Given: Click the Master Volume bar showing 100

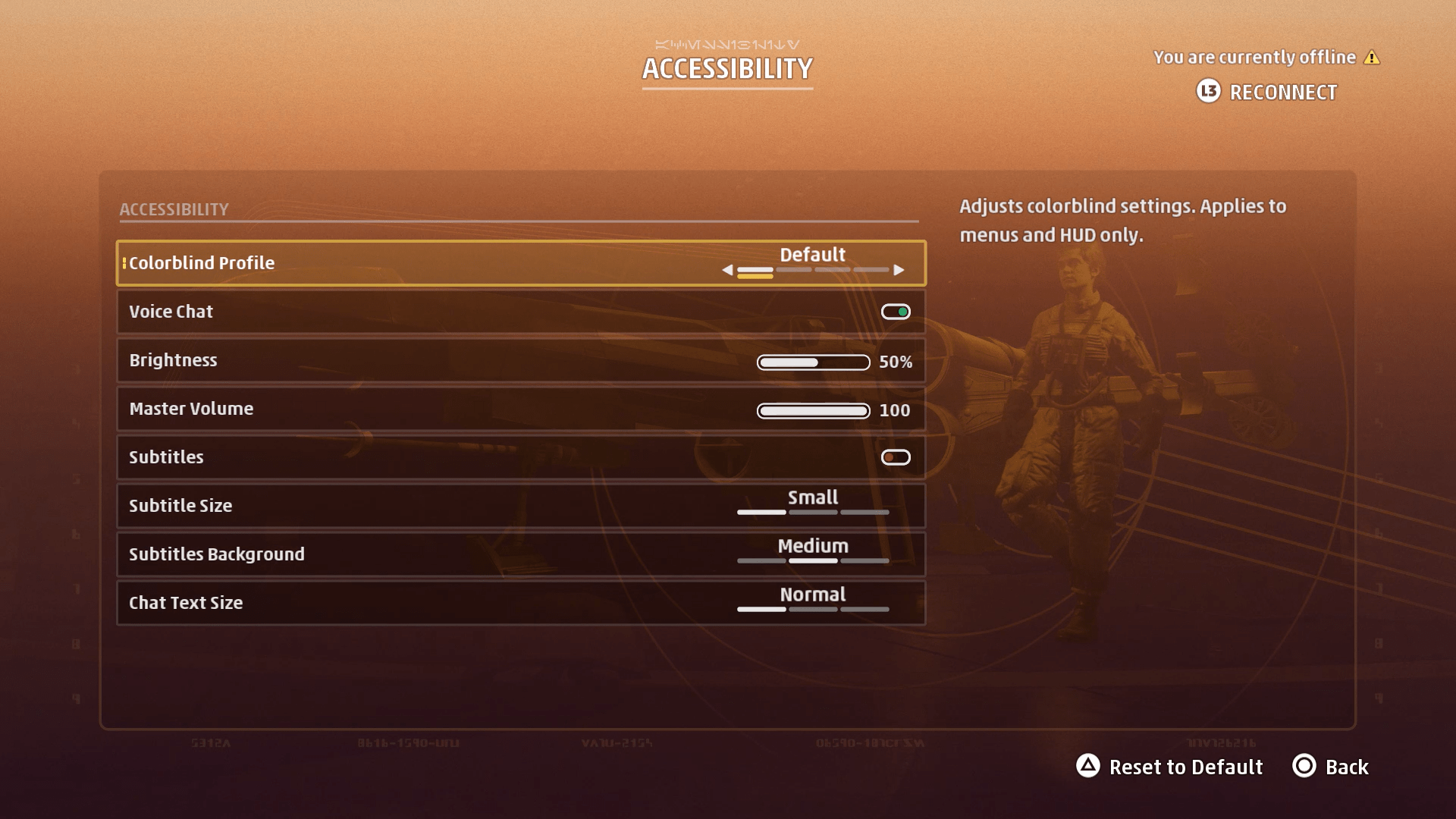Looking at the screenshot, I should pyautogui.click(x=812, y=411).
